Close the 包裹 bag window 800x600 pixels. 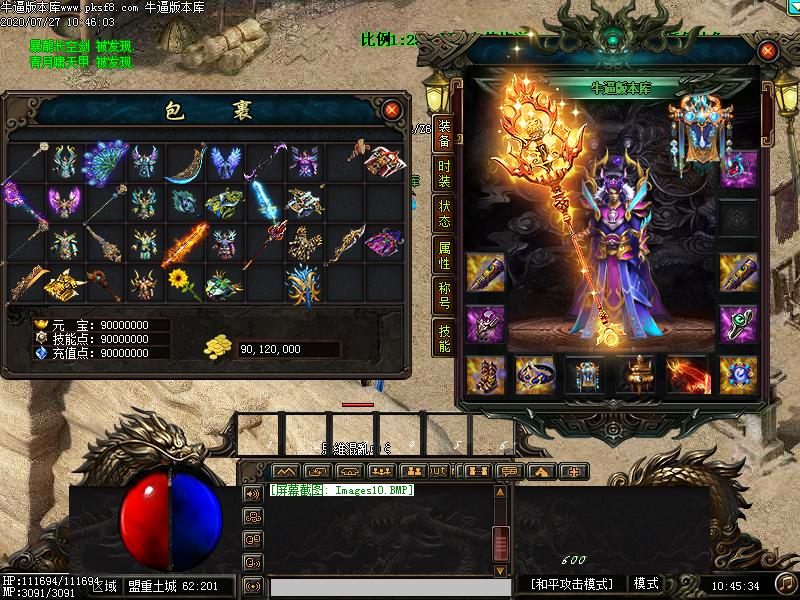(392, 108)
